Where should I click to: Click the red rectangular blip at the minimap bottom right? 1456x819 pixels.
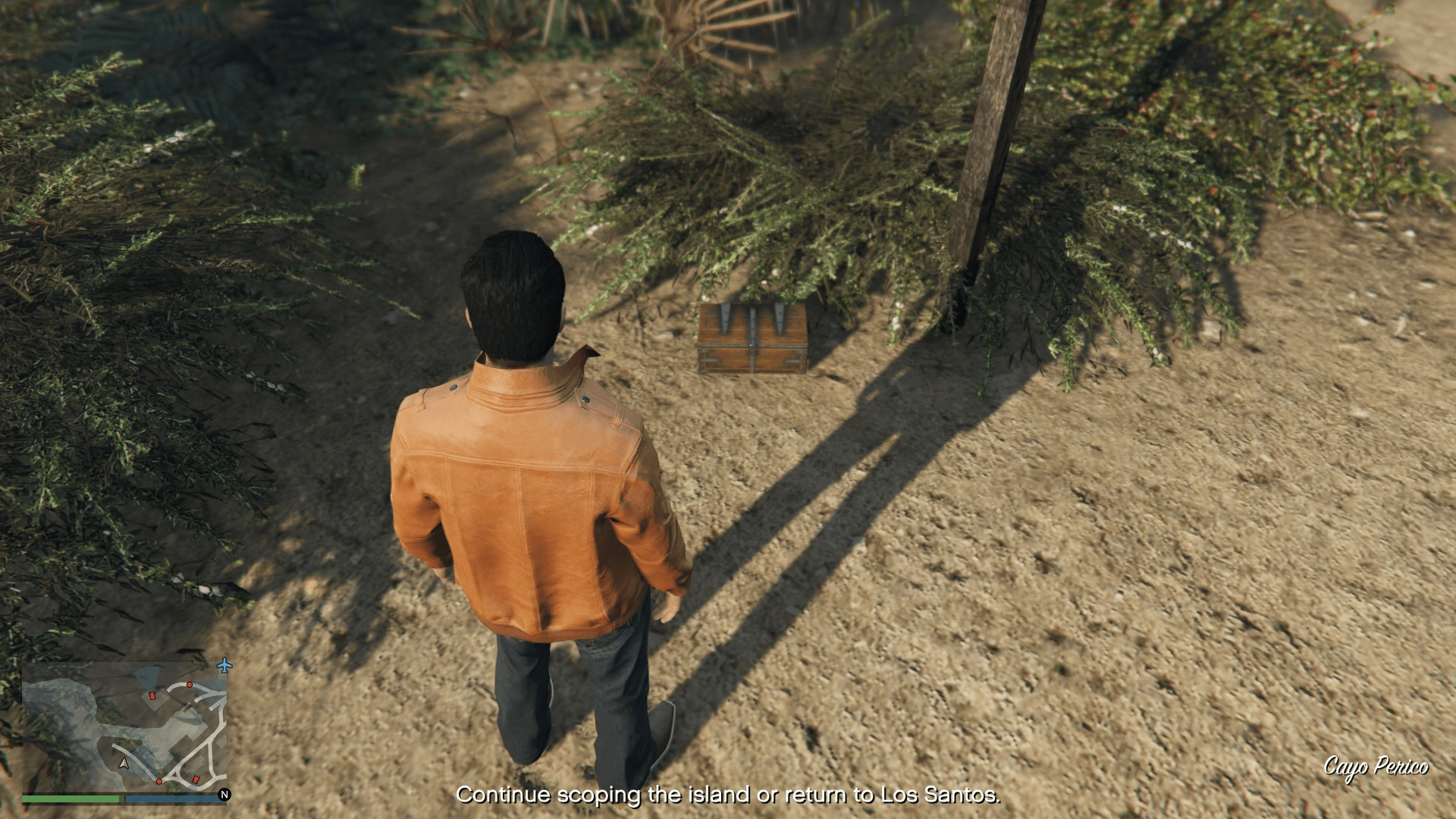(196, 779)
